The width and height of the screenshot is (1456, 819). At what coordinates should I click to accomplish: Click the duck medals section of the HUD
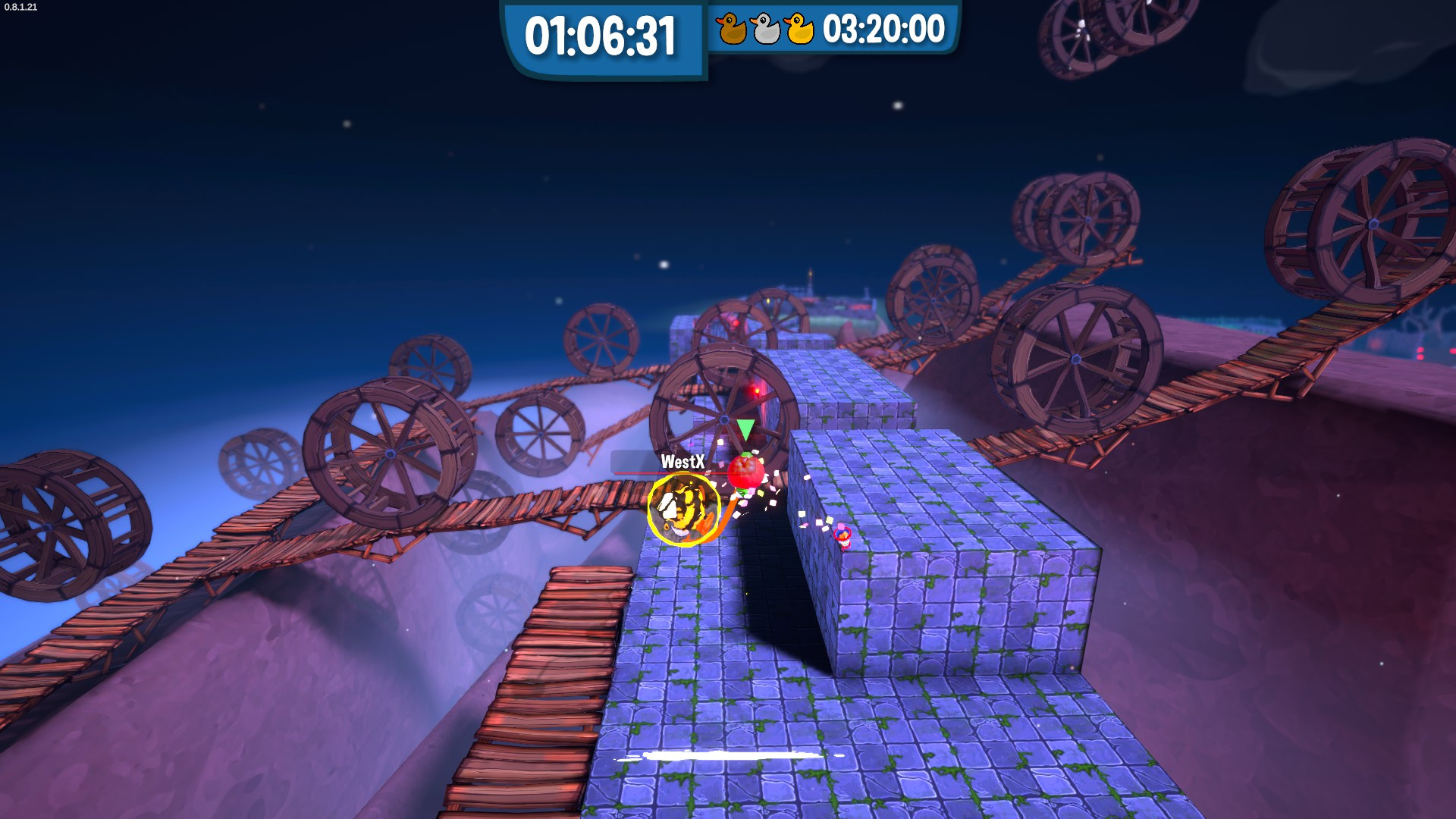click(x=764, y=30)
